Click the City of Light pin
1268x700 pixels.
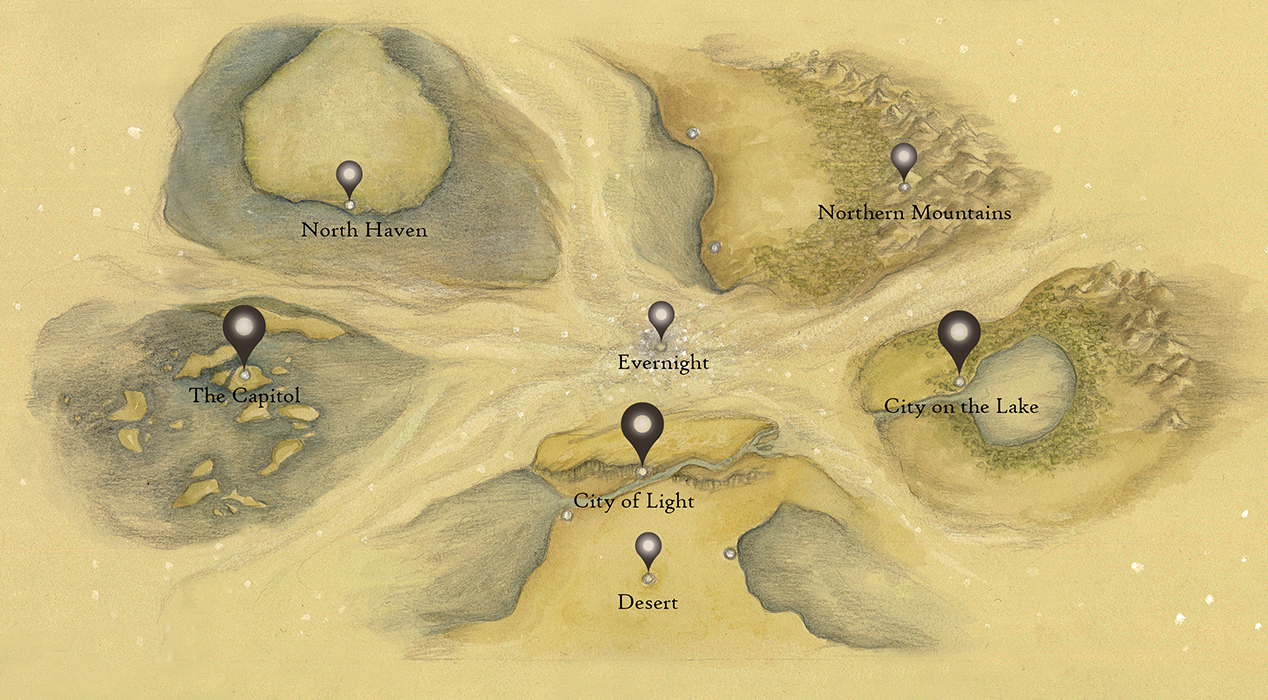click(x=642, y=427)
